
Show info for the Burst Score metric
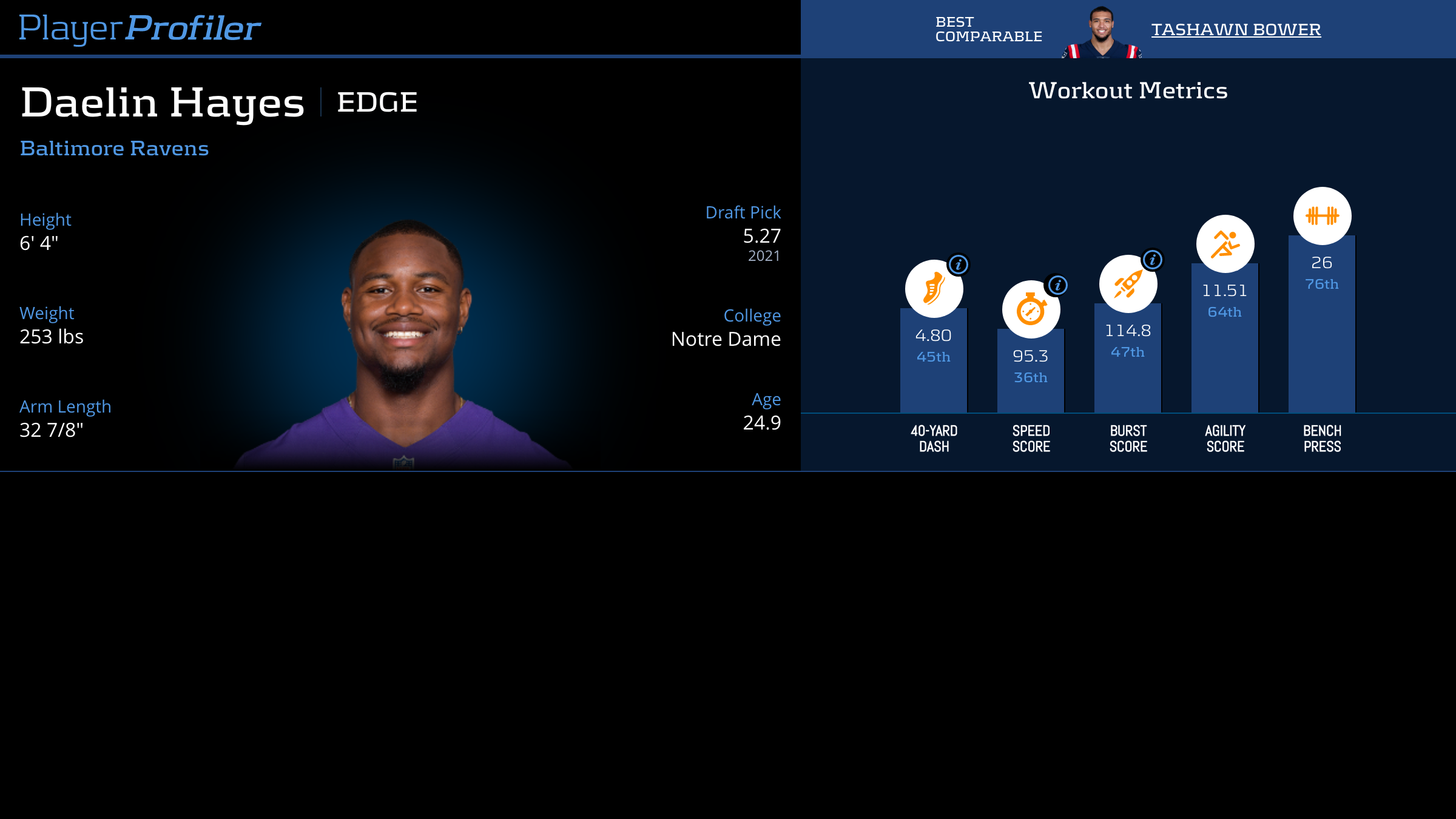click(x=1153, y=260)
